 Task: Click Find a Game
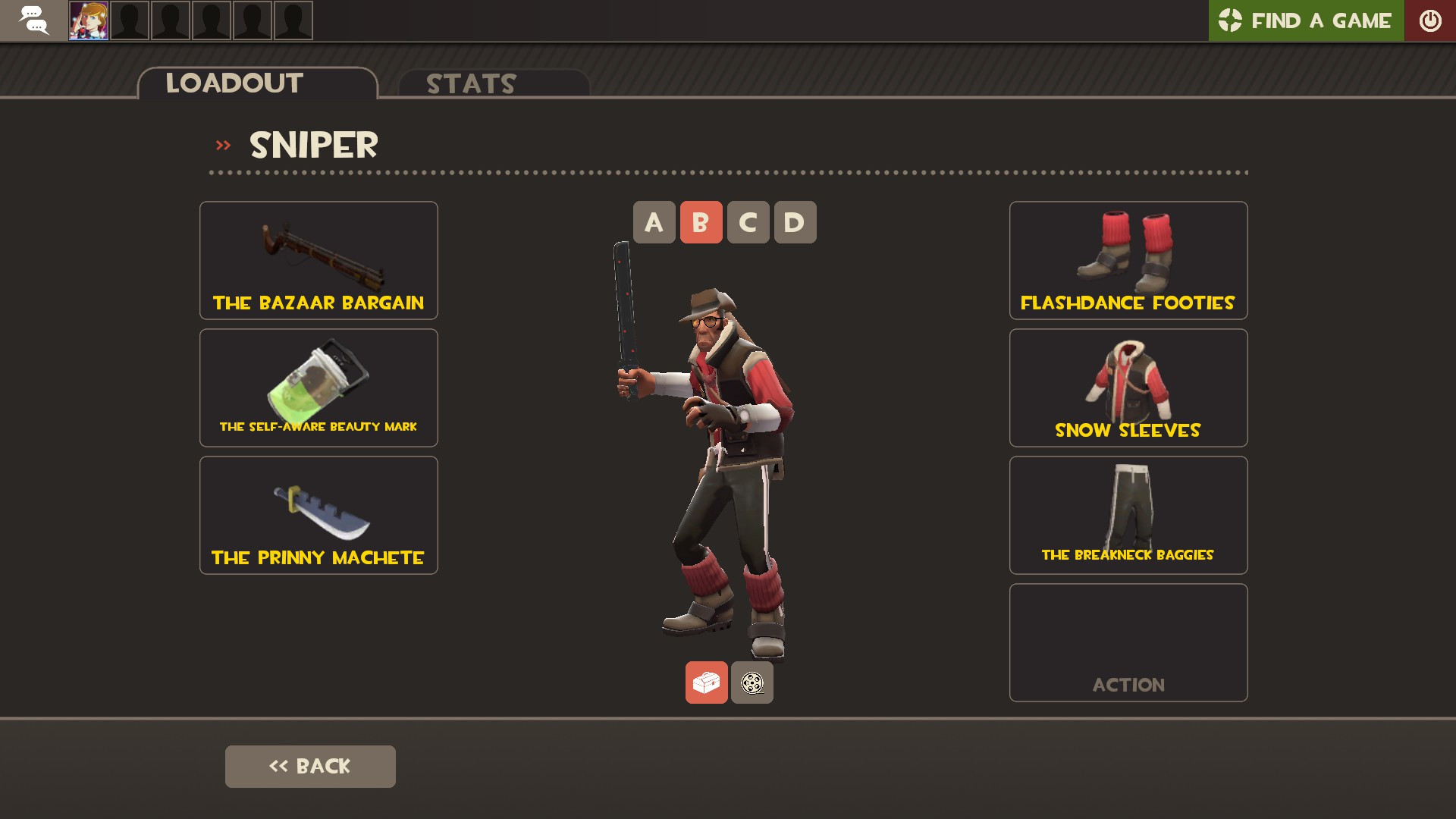pyautogui.click(x=1306, y=20)
